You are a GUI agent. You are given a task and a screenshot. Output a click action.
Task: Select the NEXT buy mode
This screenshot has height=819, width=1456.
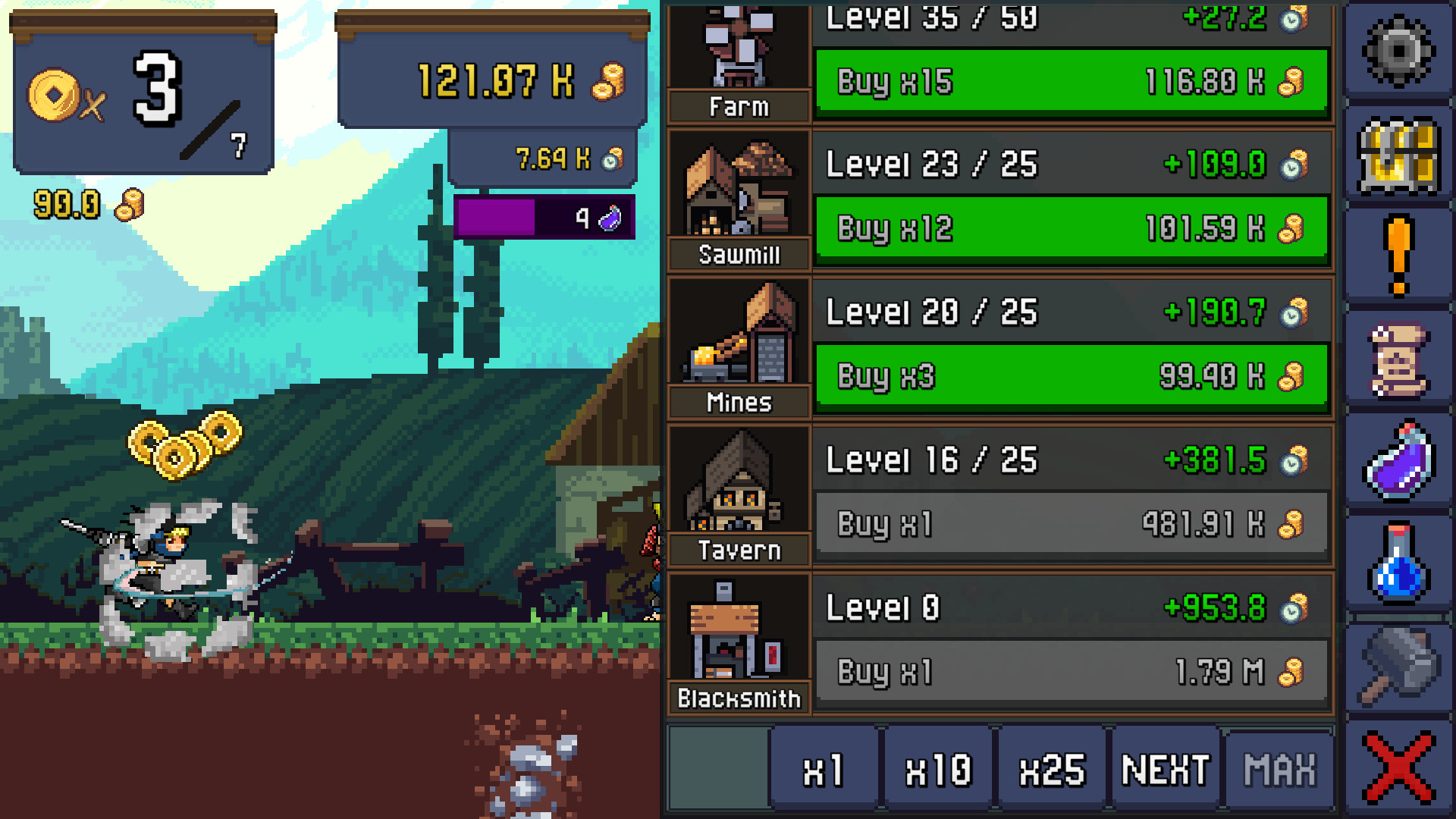click(x=1165, y=767)
